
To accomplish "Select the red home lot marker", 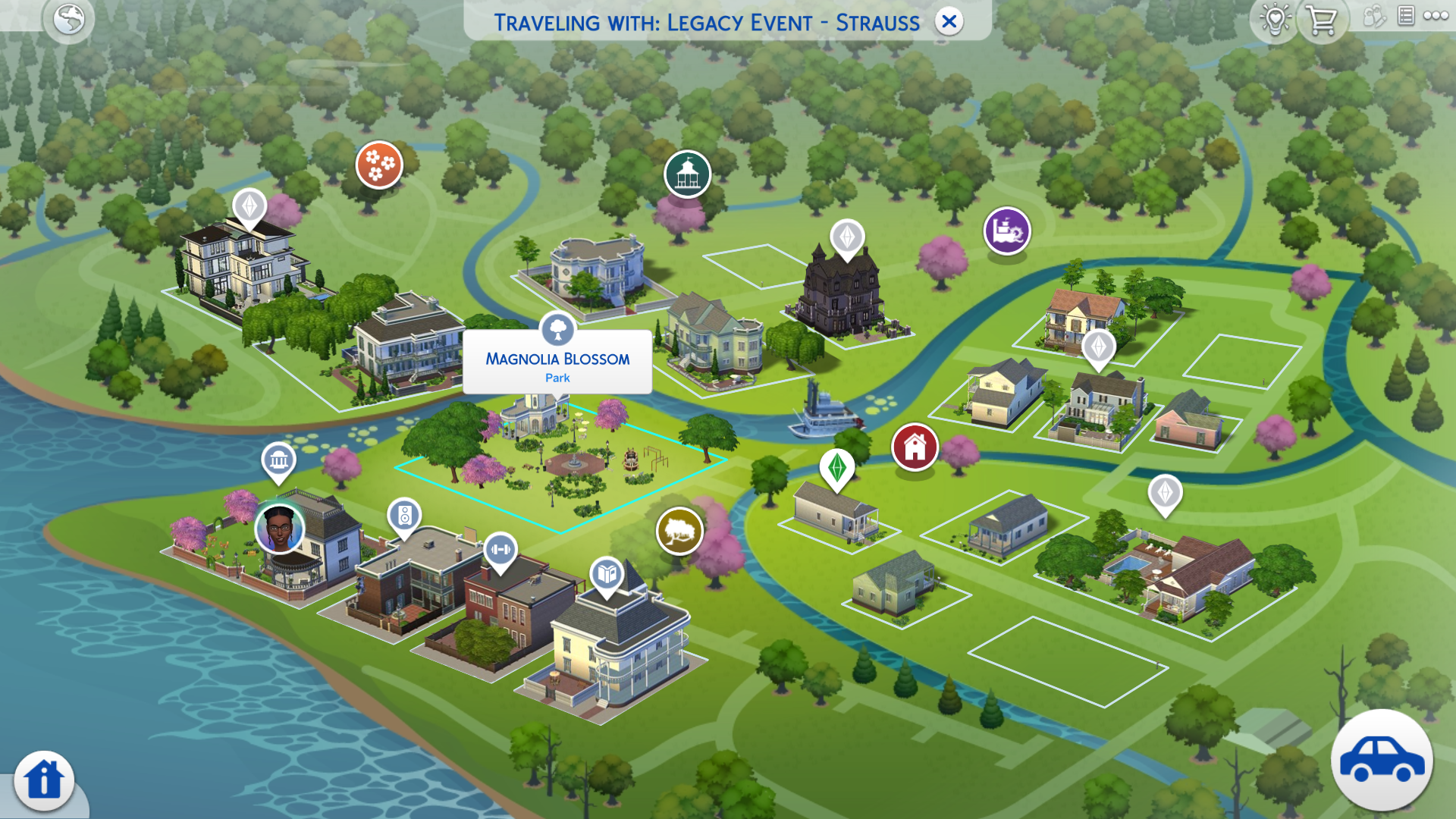I will 915,447.
